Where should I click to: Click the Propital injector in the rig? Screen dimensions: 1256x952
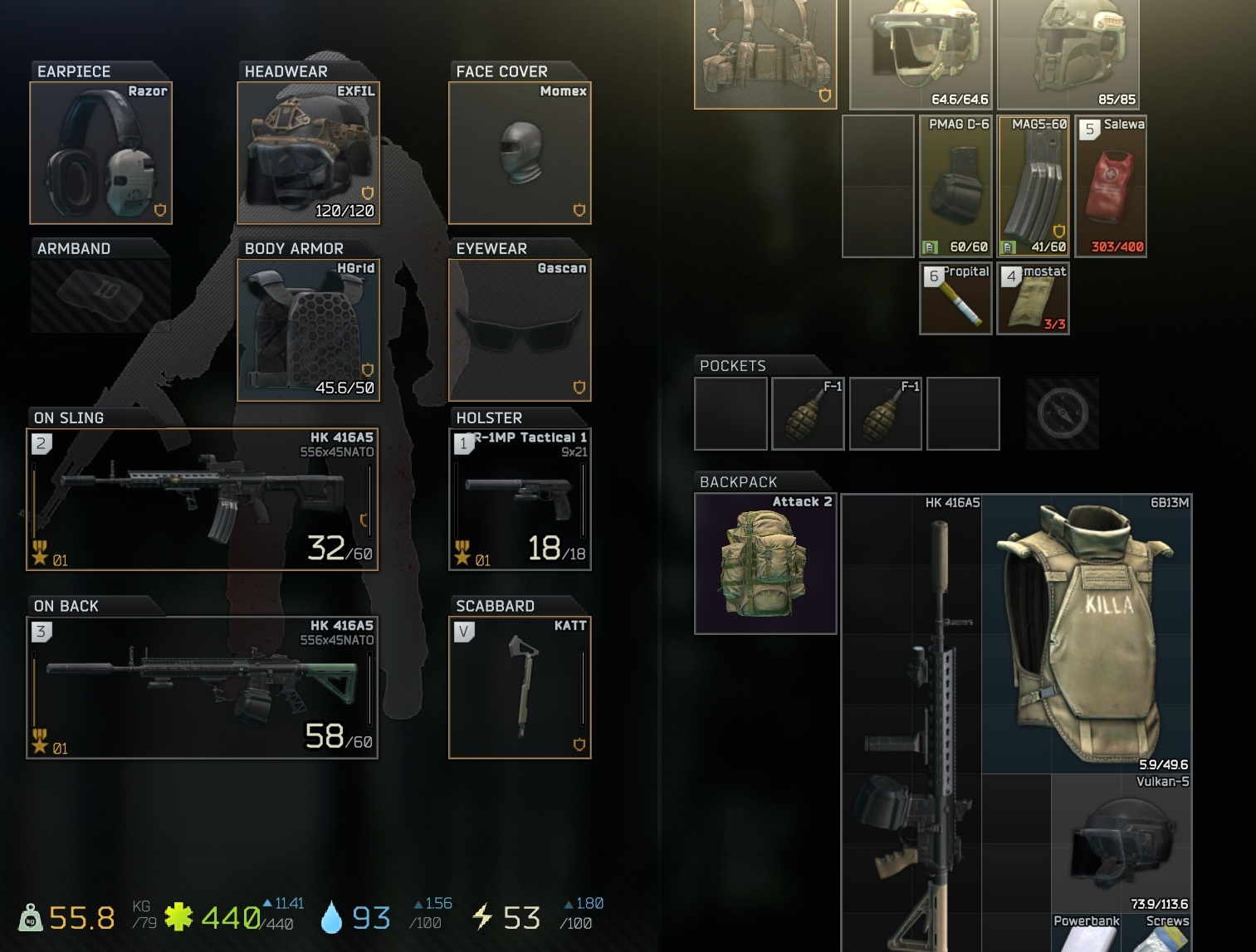(955, 297)
